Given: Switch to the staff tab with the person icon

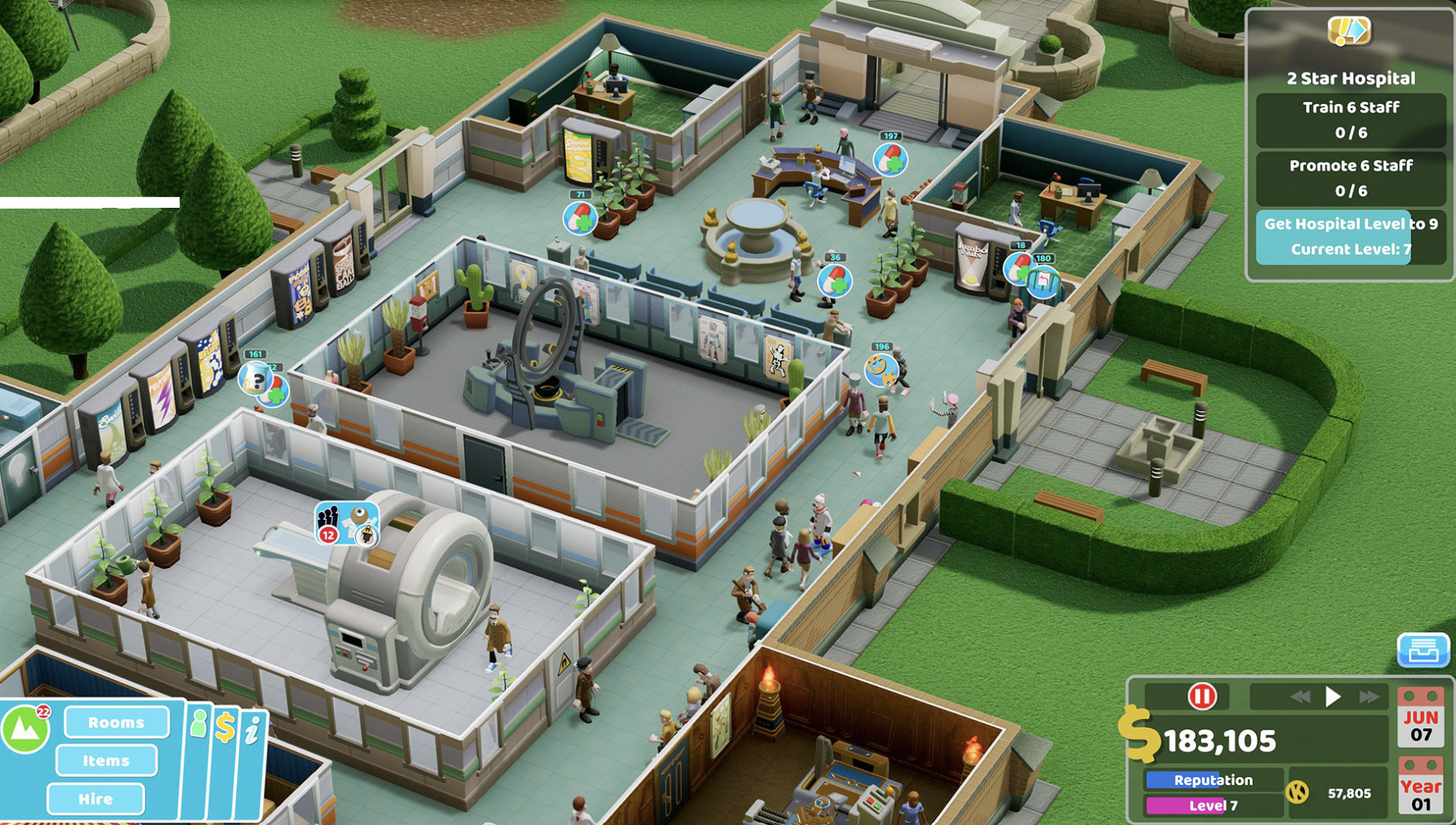Looking at the screenshot, I should [199, 723].
